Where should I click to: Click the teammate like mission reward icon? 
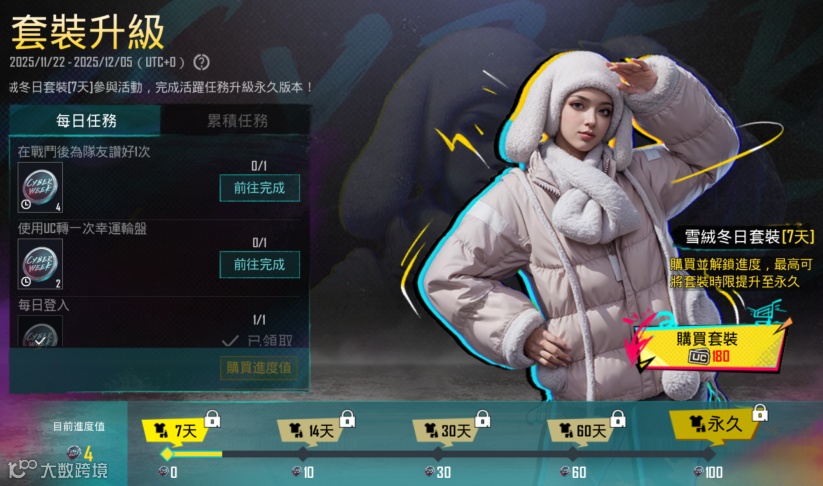[x=41, y=187]
